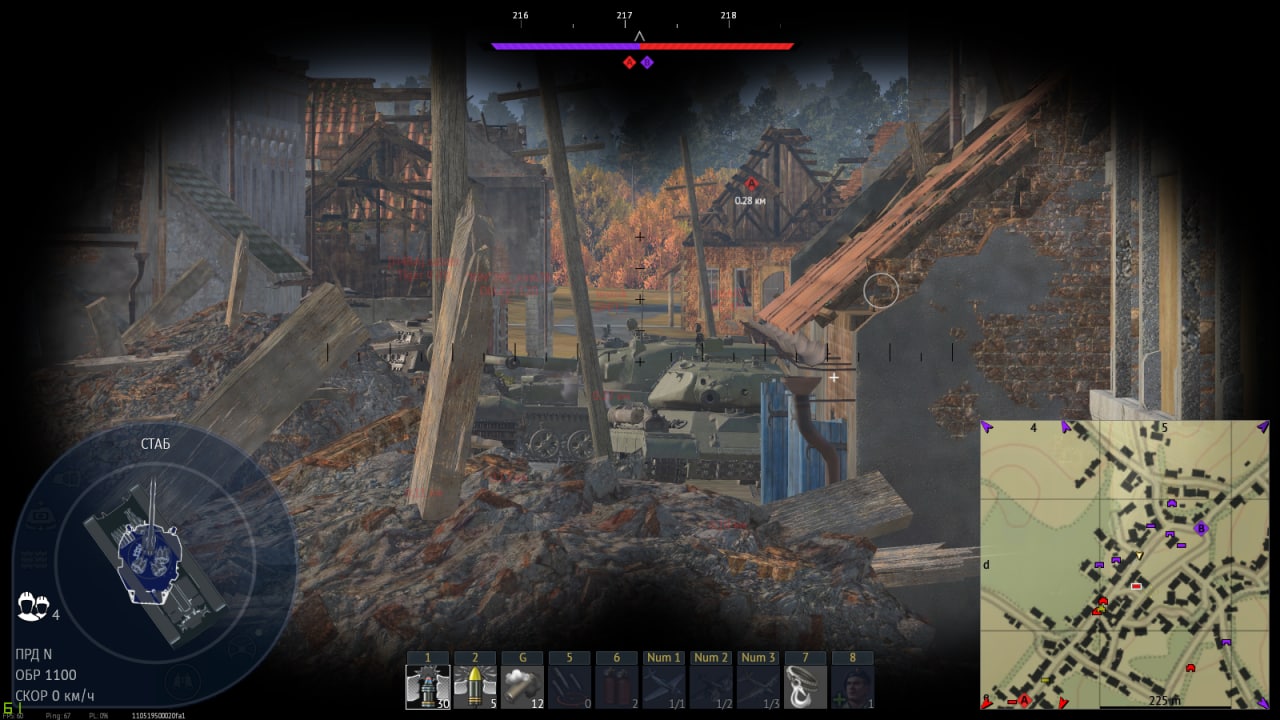Select capture point B on the minimap

pos(1201,528)
